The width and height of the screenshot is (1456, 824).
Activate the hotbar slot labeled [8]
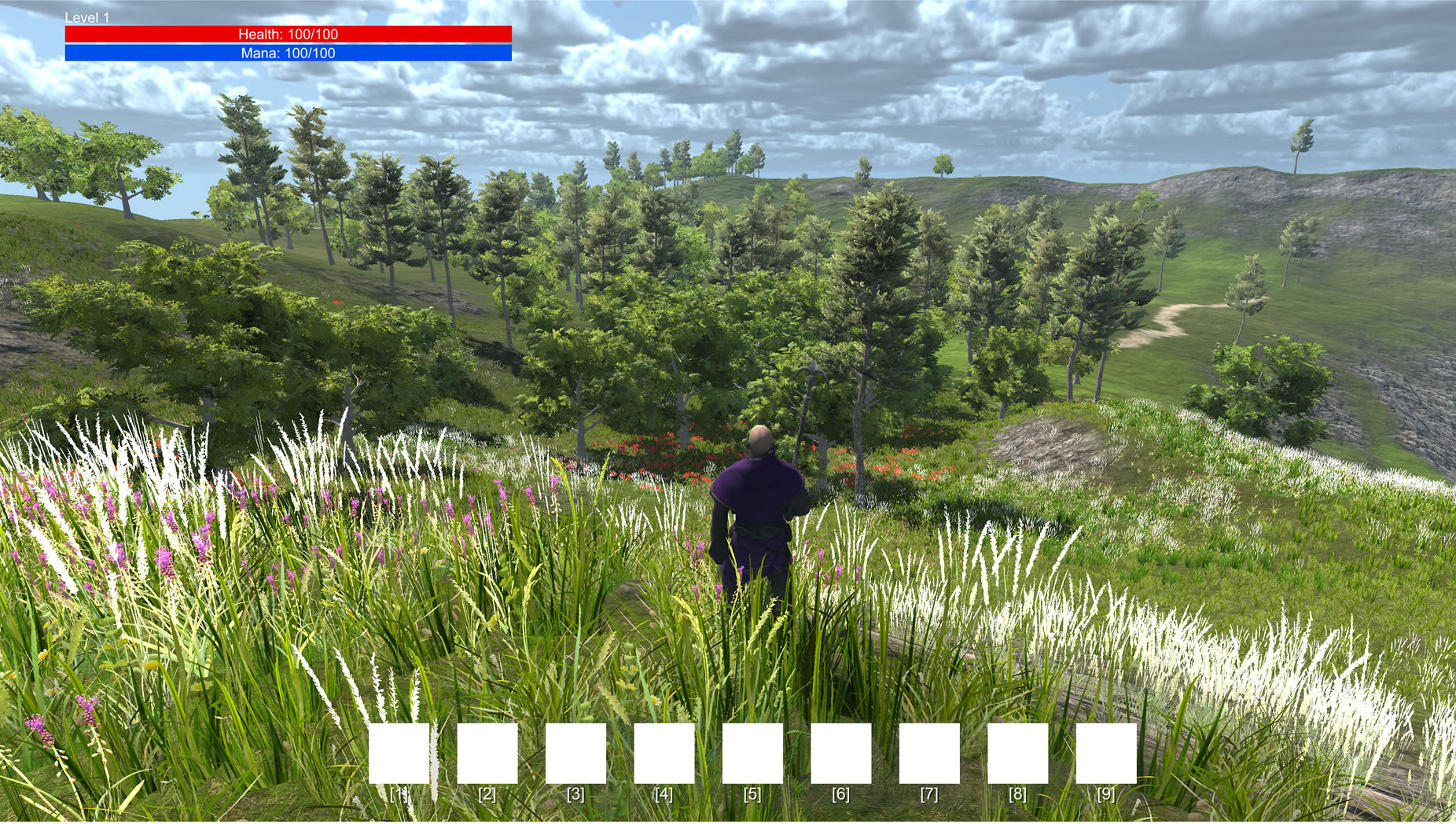1017,753
